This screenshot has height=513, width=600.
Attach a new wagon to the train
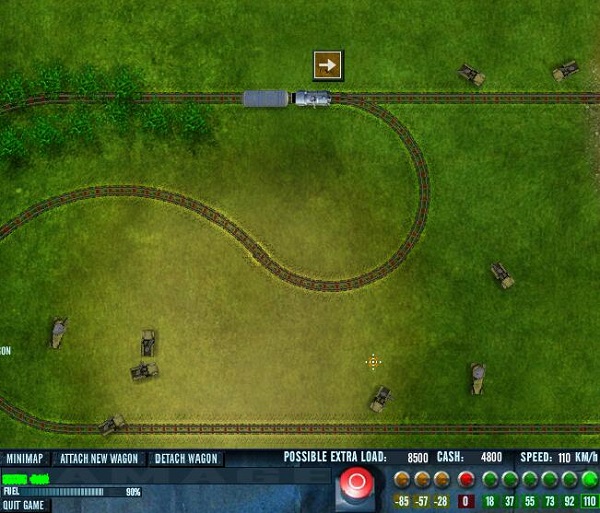click(98, 459)
